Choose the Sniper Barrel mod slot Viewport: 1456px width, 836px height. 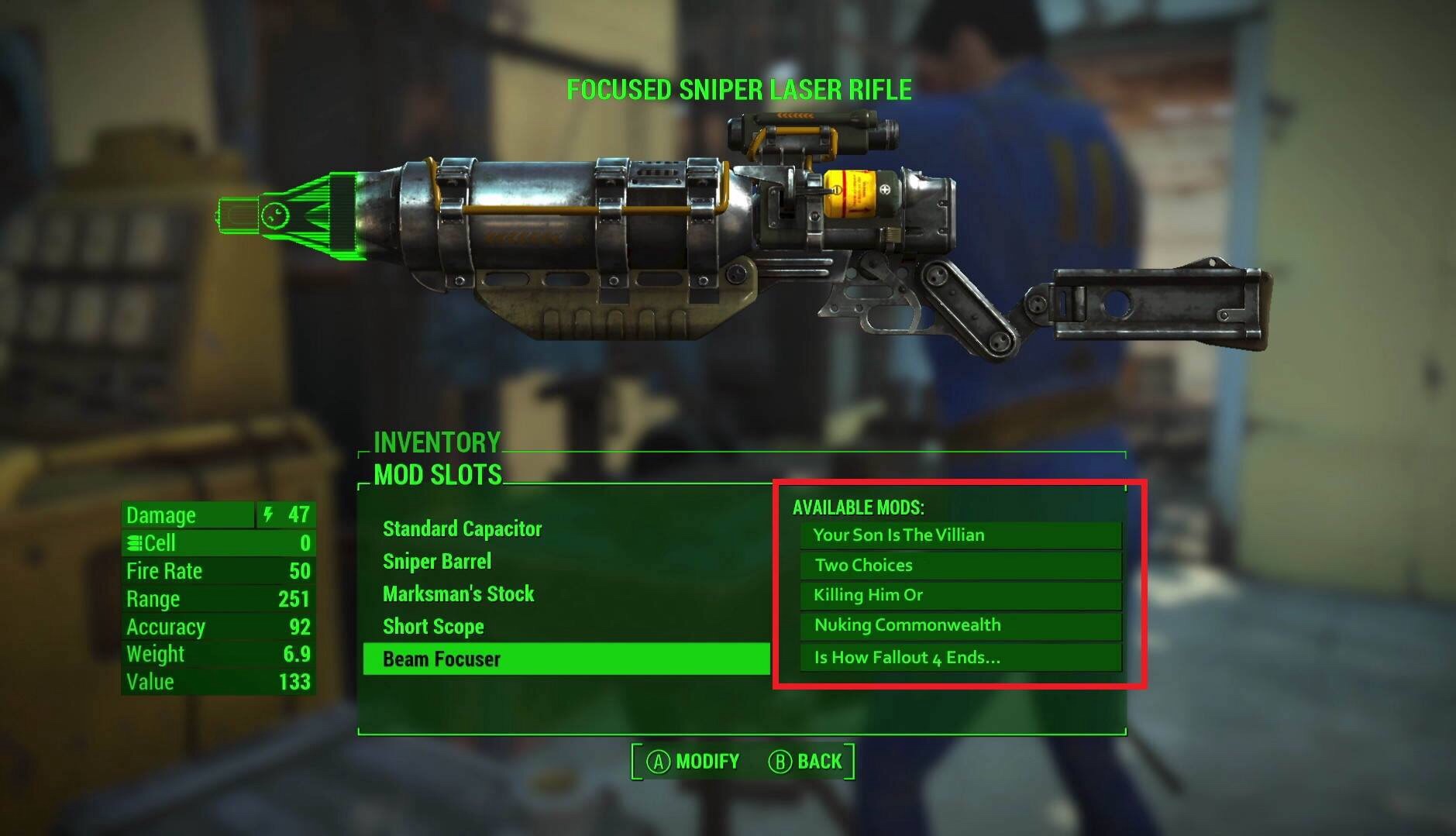tap(437, 562)
